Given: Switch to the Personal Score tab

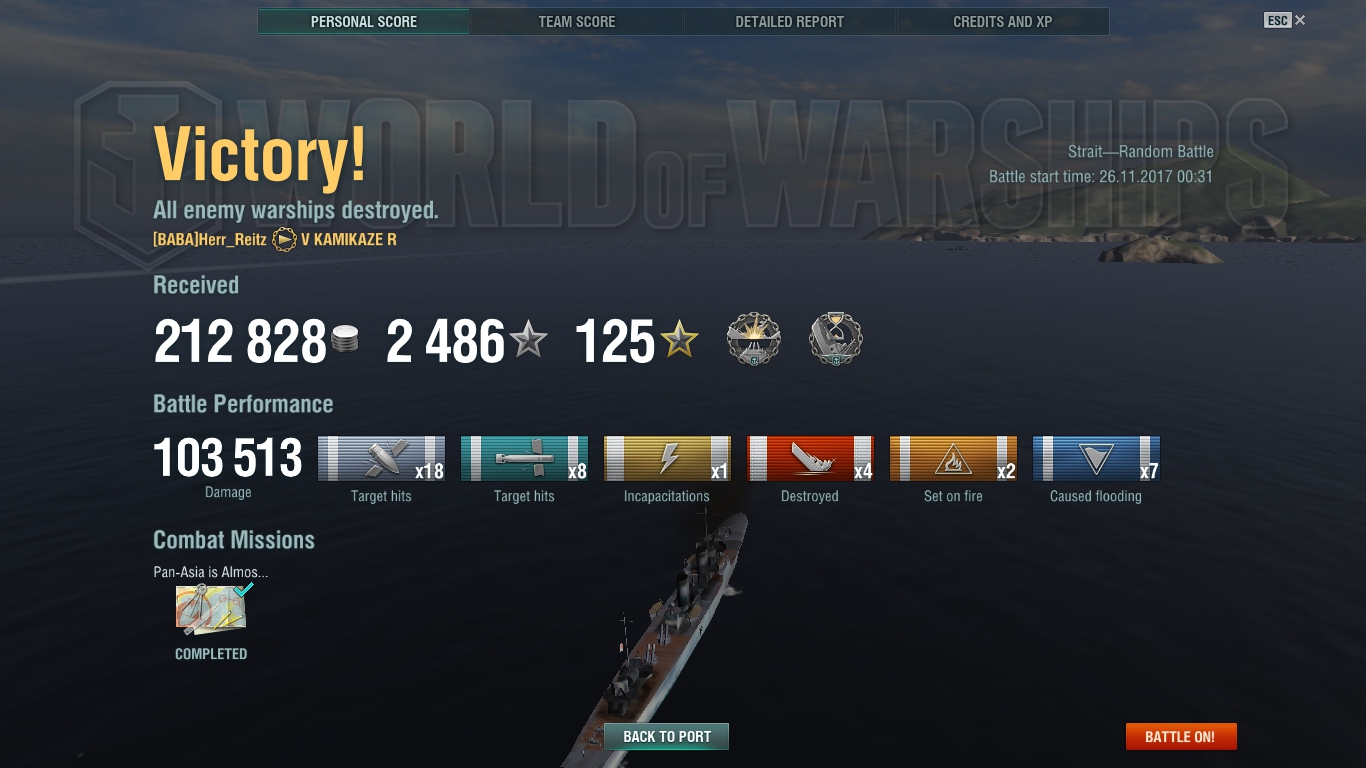Looking at the screenshot, I should (364, 22).
